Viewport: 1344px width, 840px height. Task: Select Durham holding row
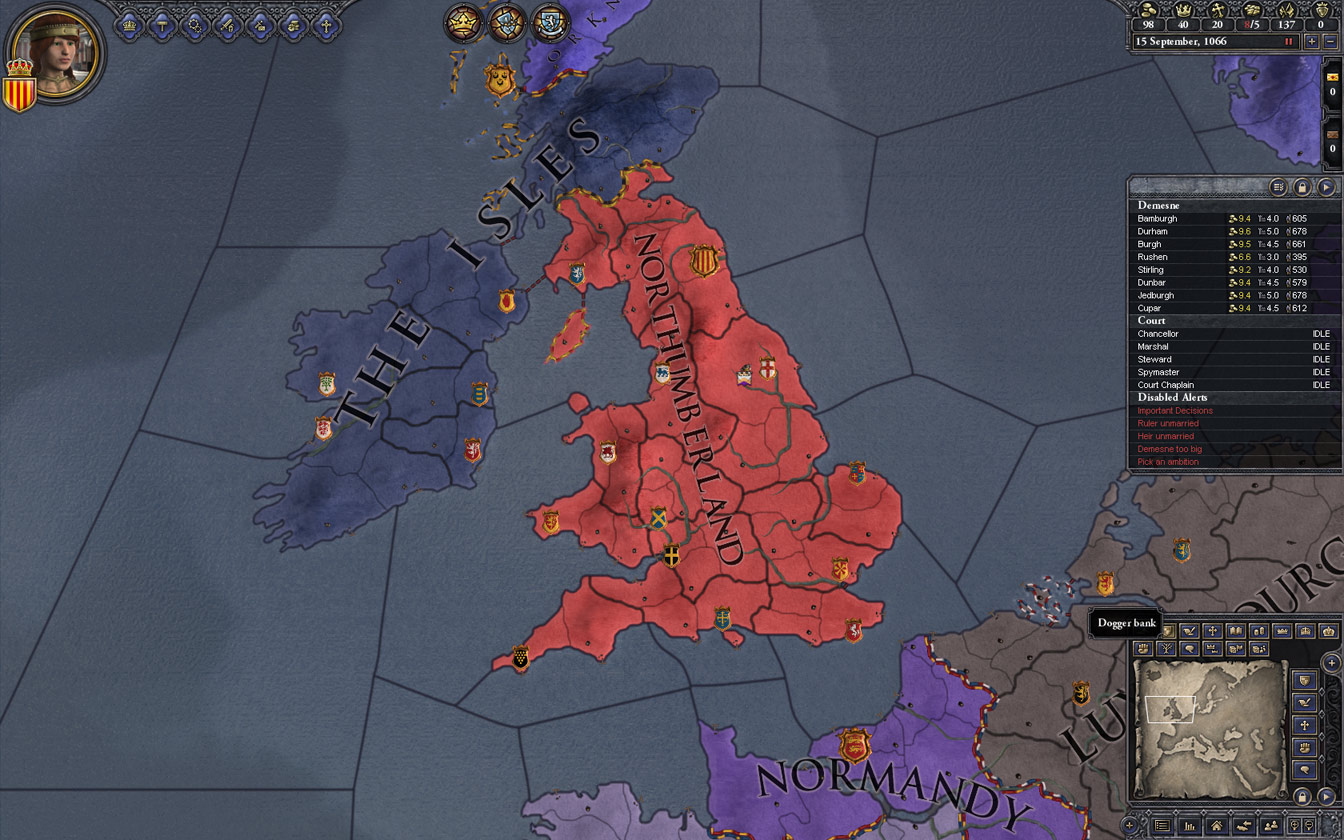point(1153,231)
